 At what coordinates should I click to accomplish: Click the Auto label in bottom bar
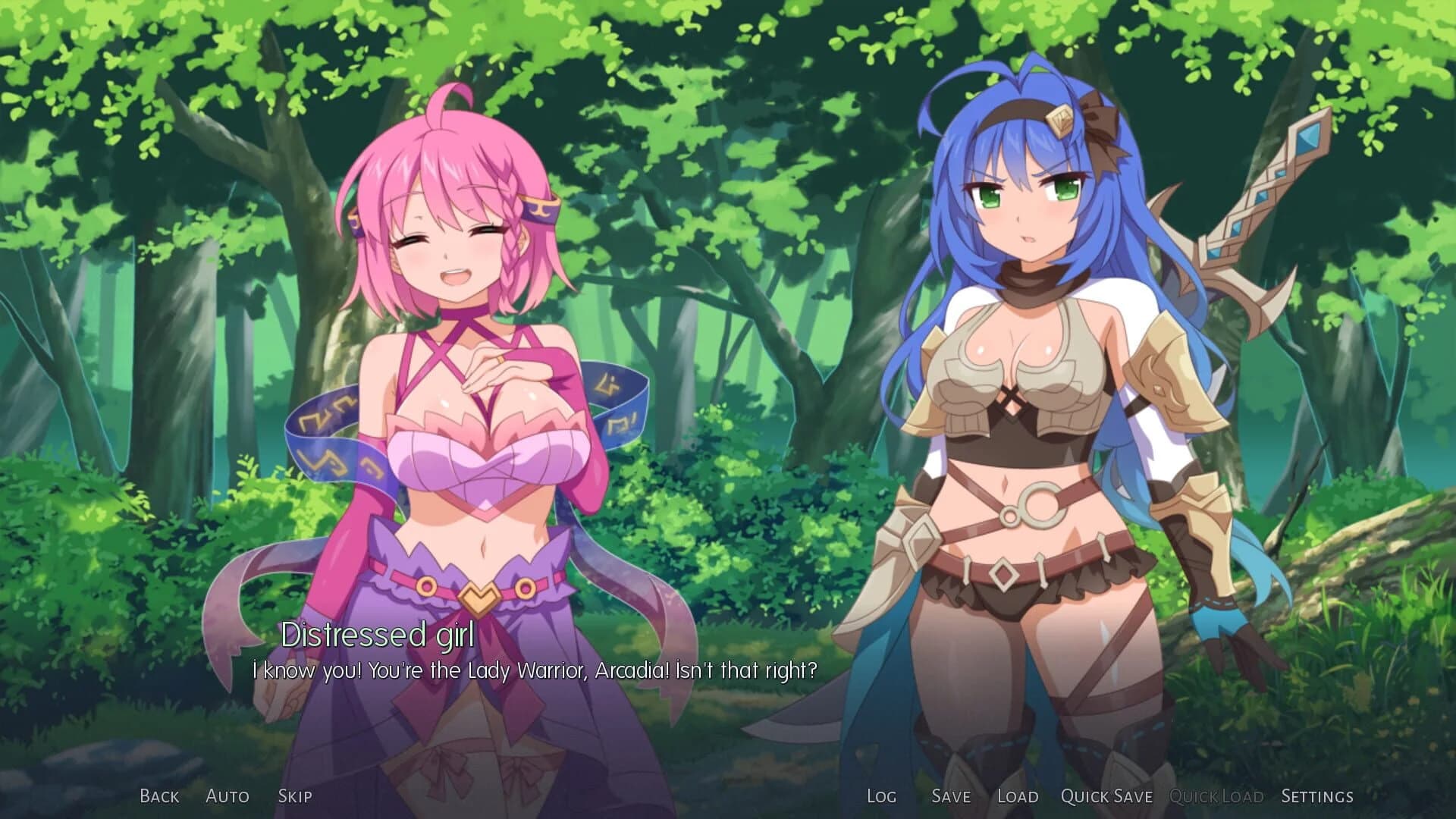click(227, 796)
